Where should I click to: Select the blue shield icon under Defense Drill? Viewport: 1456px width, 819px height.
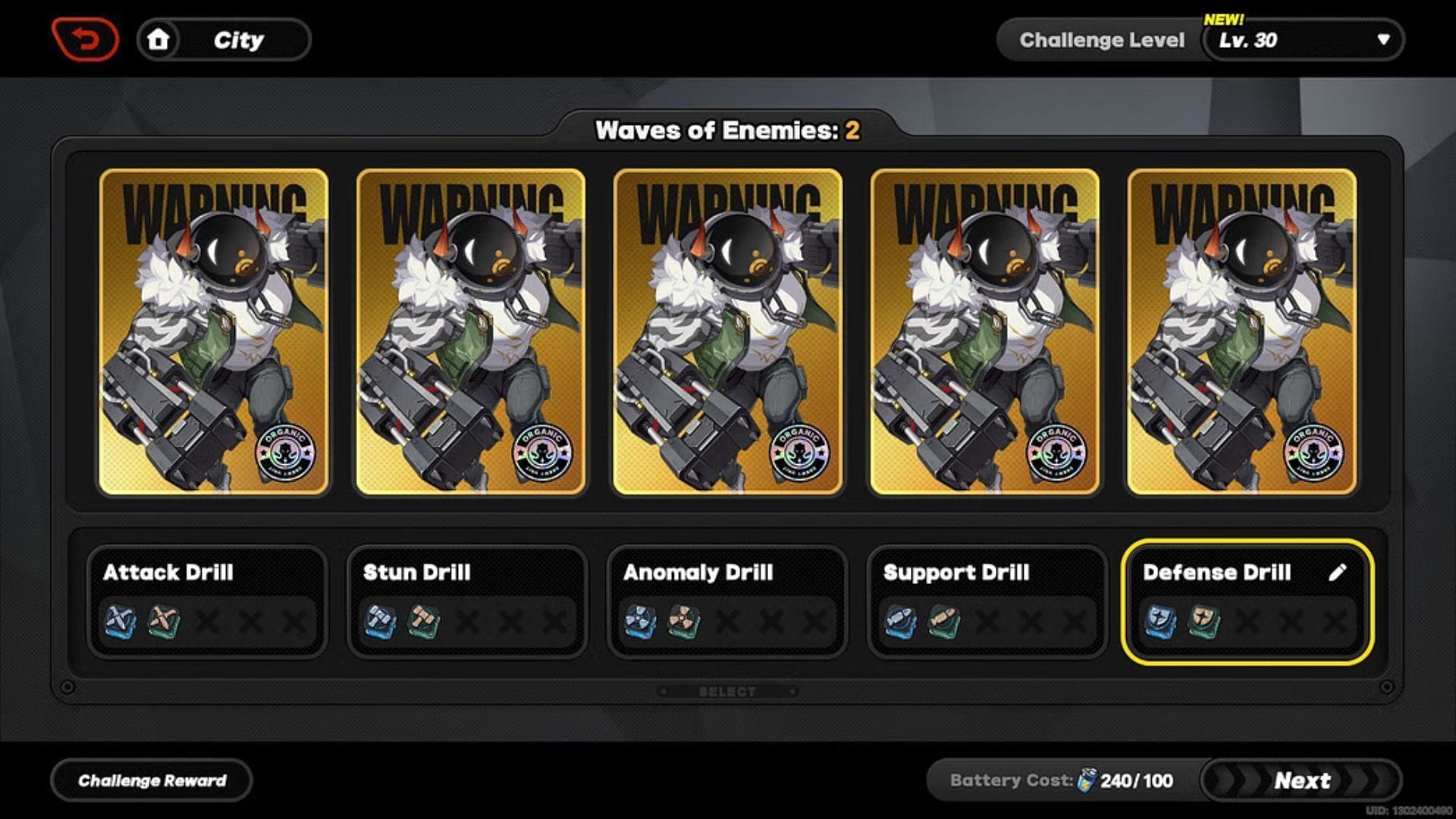coord(1158,620)
